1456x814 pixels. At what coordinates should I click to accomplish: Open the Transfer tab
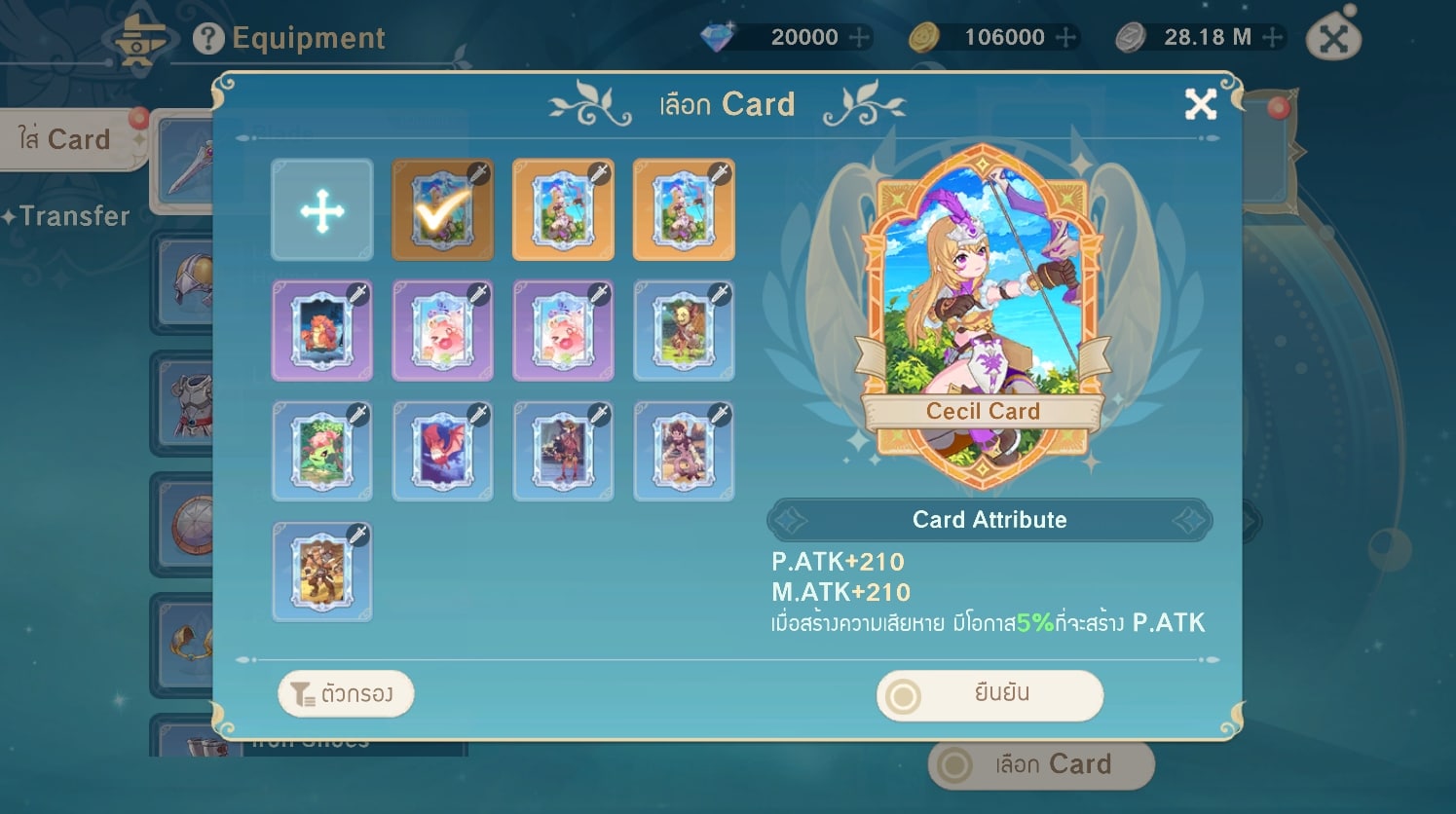coord(70,216)
